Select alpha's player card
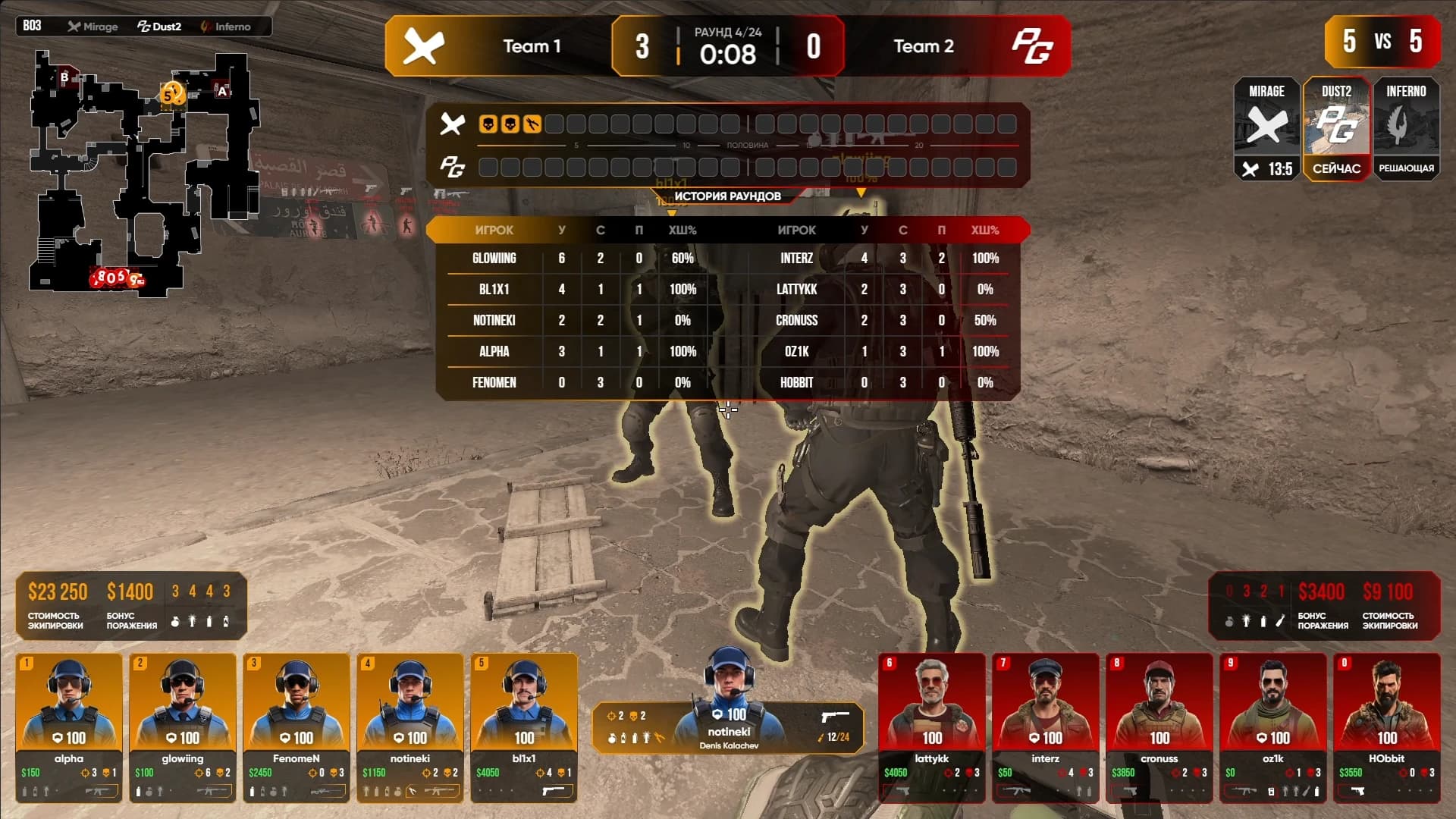Screen dimensions: 1456x819 tap(69, 726)
